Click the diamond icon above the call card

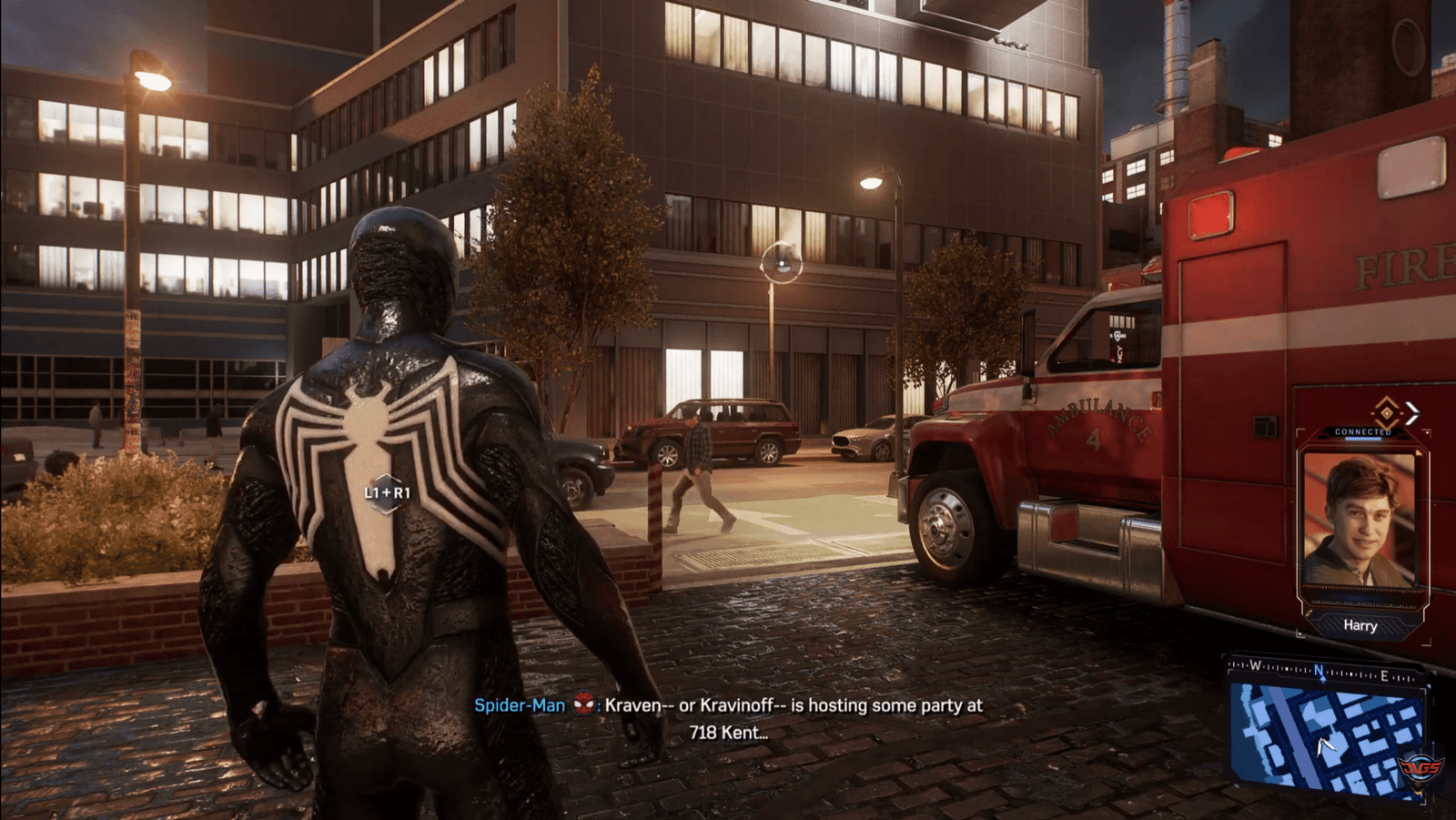(1385, 410)
